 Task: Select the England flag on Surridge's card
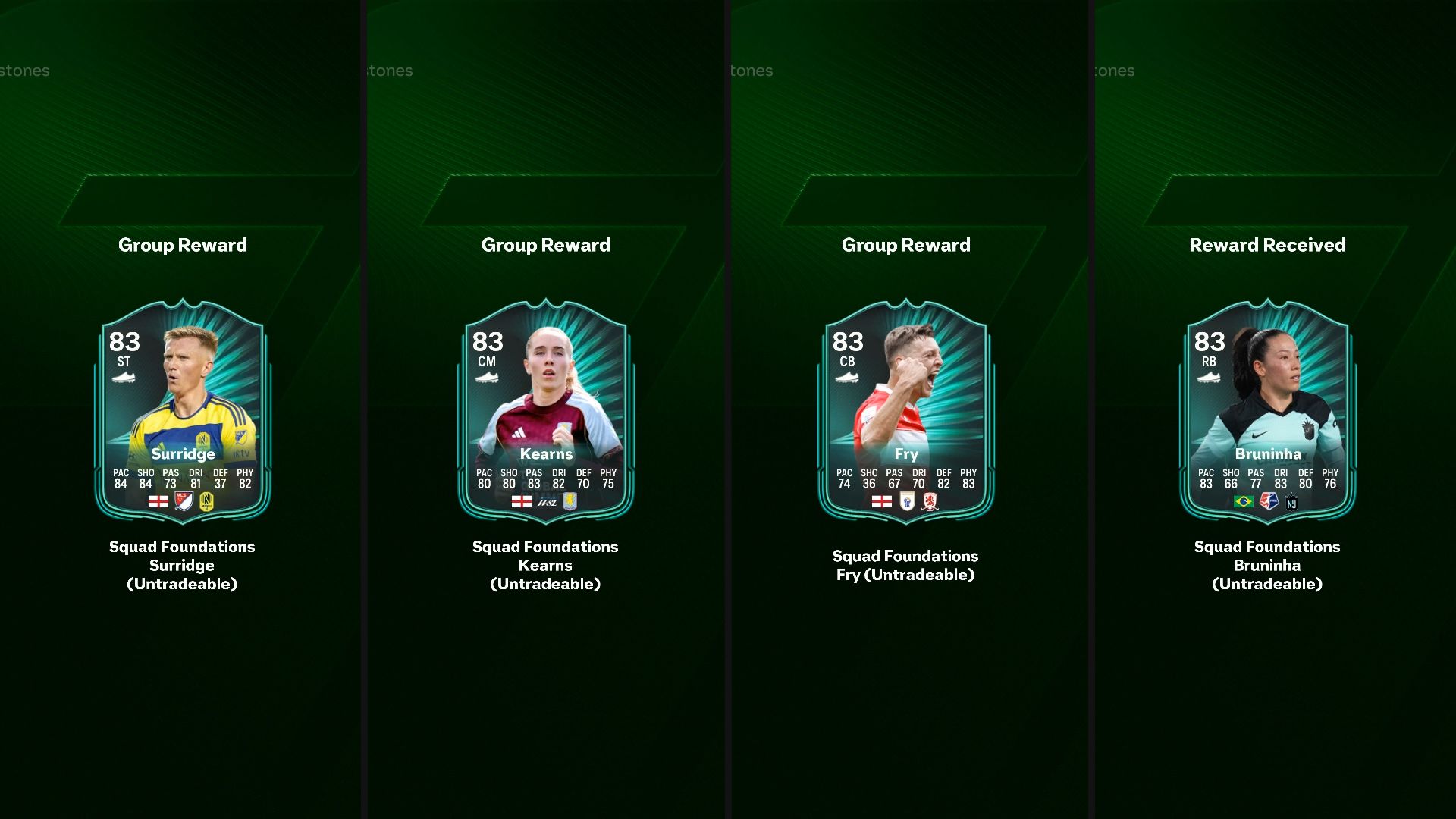point(158,501)
